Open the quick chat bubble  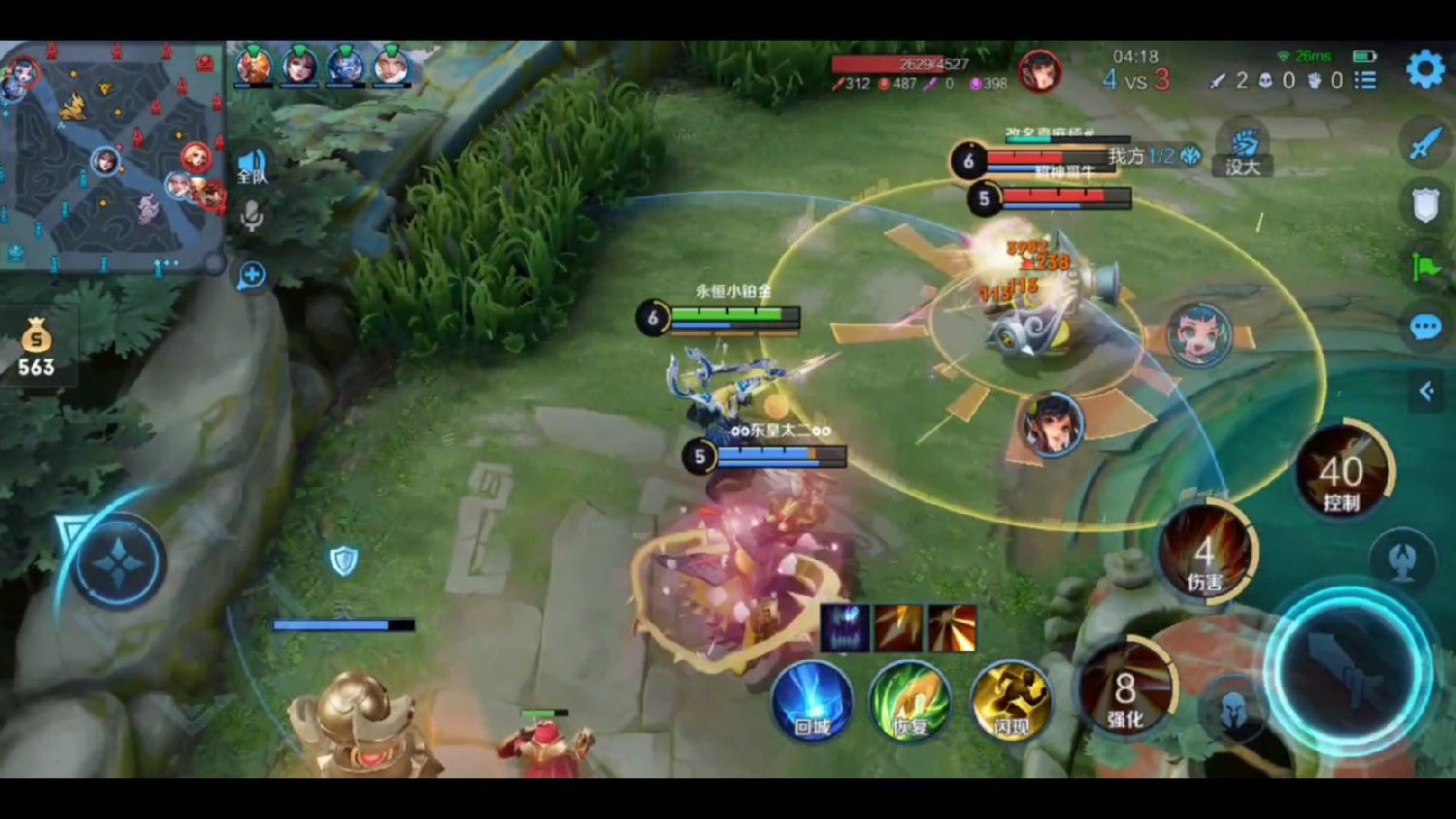pos(1425,328)
